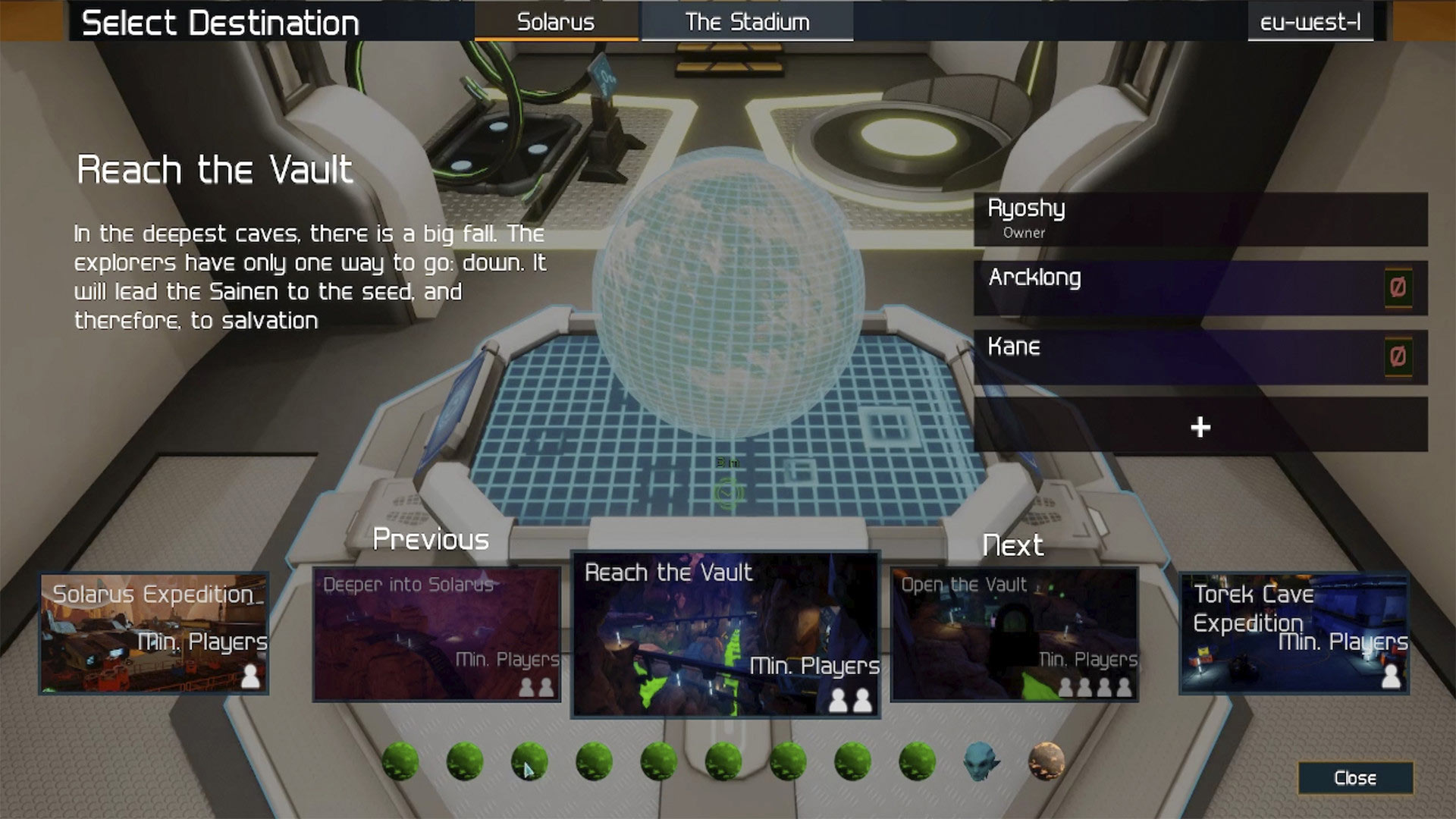Go to previous mission Deeper into Solarus
The height and width of the screenshot is (819, 1456).
click(437, 634)
